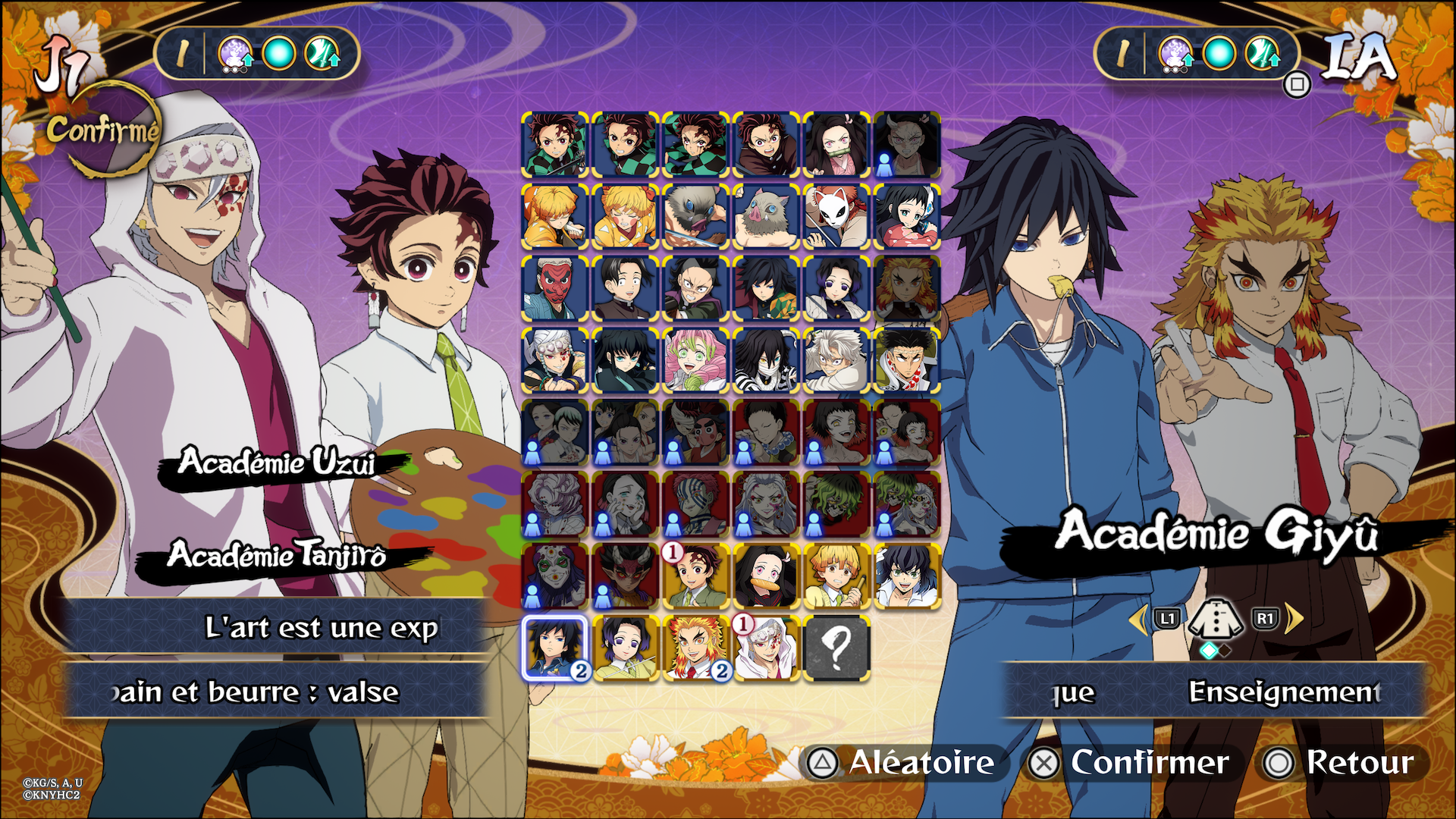This screenshot has width=1456, height=819.
Task: Select Urokodaki in the red tengu mask
Action: coord(554,289)
